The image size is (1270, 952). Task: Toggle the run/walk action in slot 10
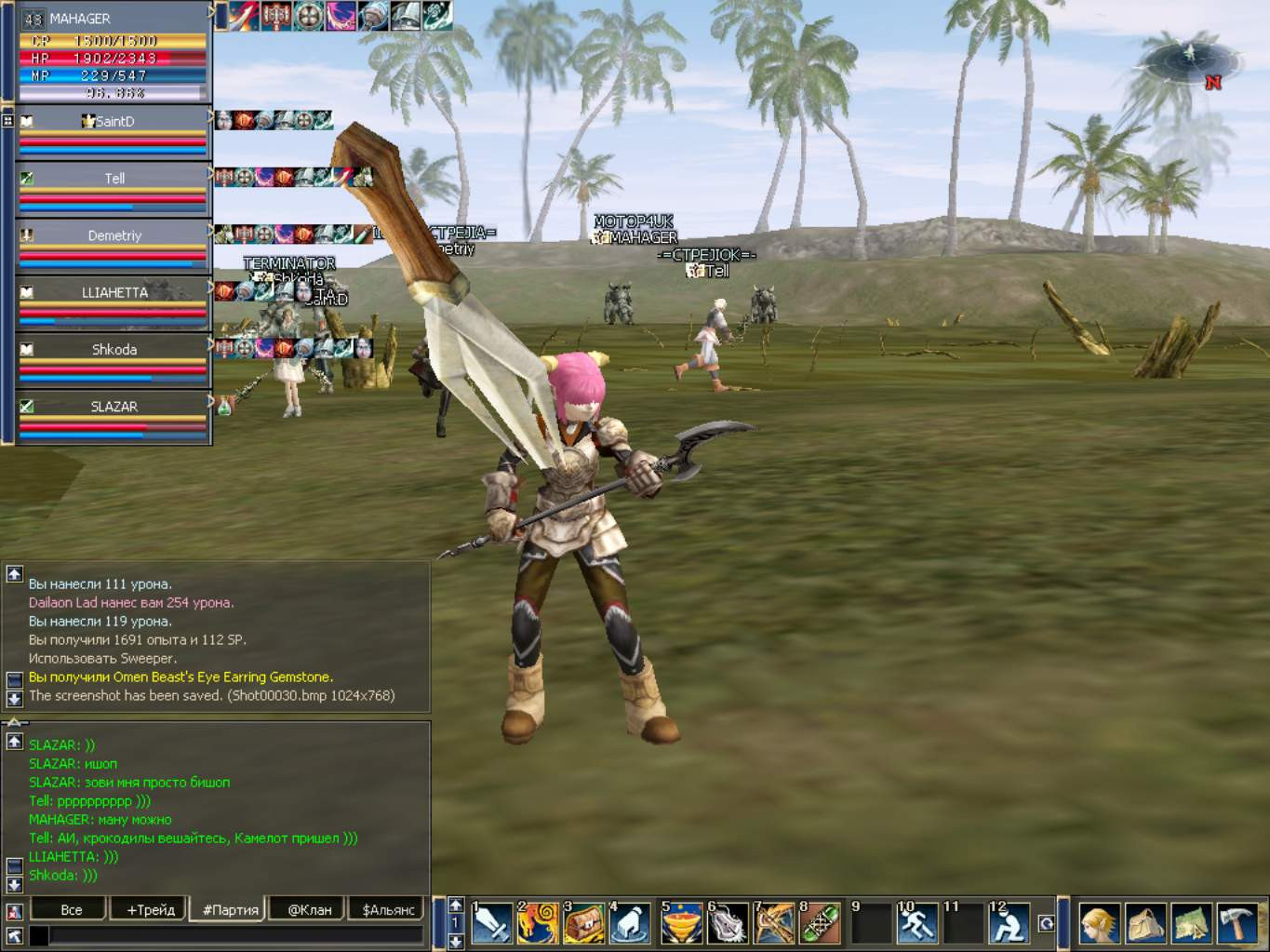coord(917,924)
